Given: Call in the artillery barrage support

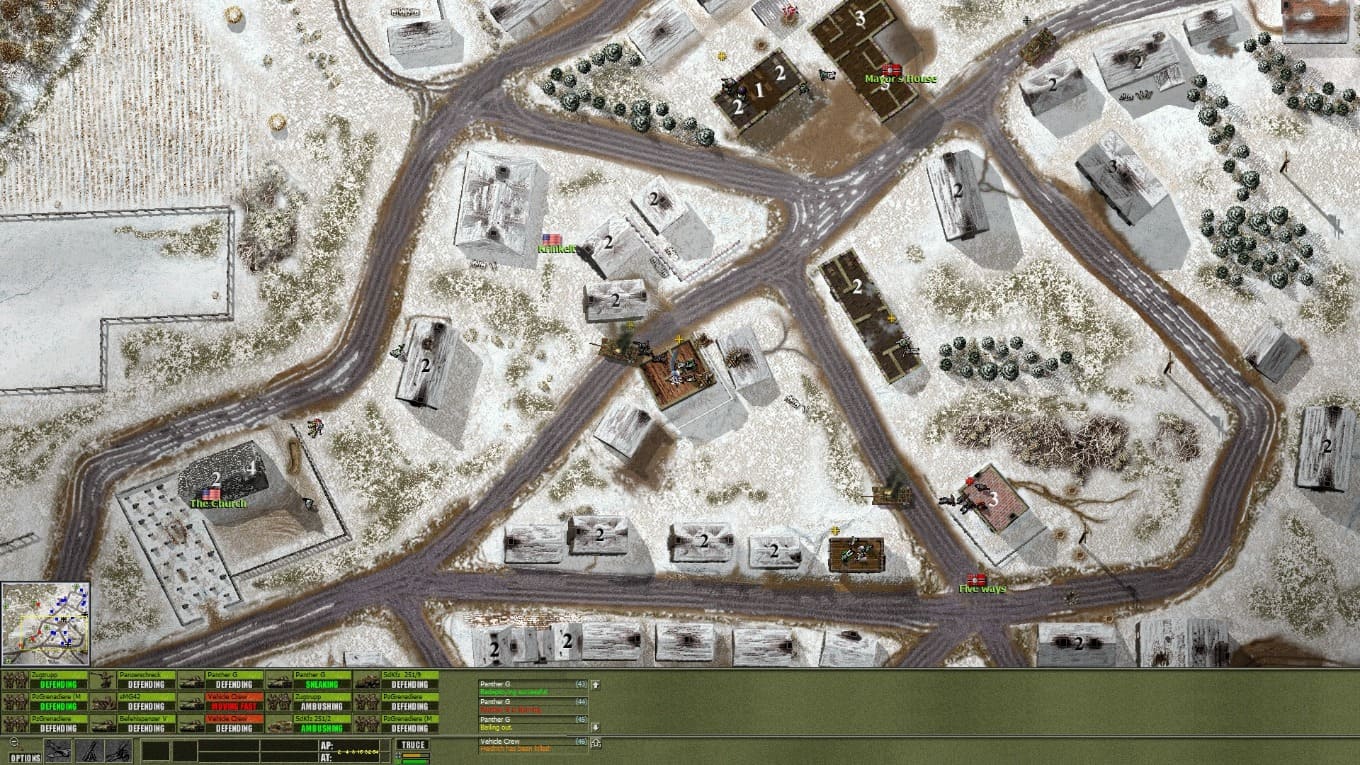Looking at the screenshot, I should point(116,750).
